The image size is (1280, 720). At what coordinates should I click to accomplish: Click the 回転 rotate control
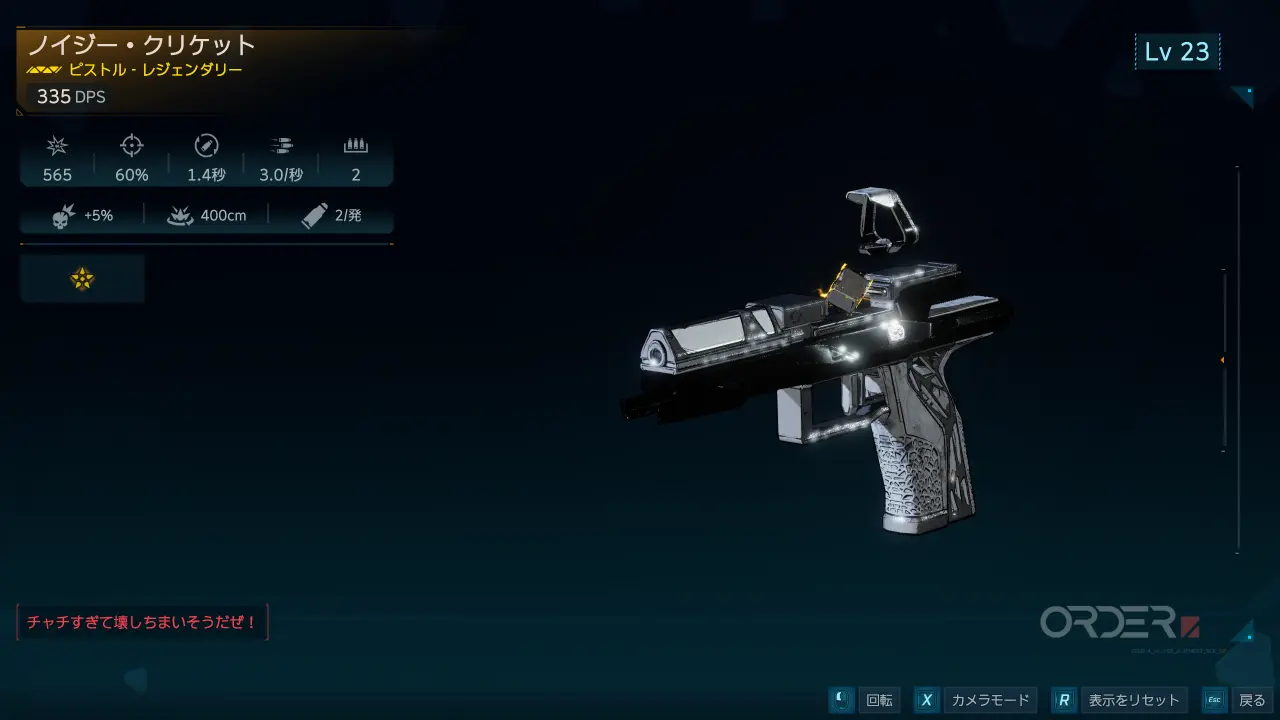pyautogui.click(x=866, y=700)
